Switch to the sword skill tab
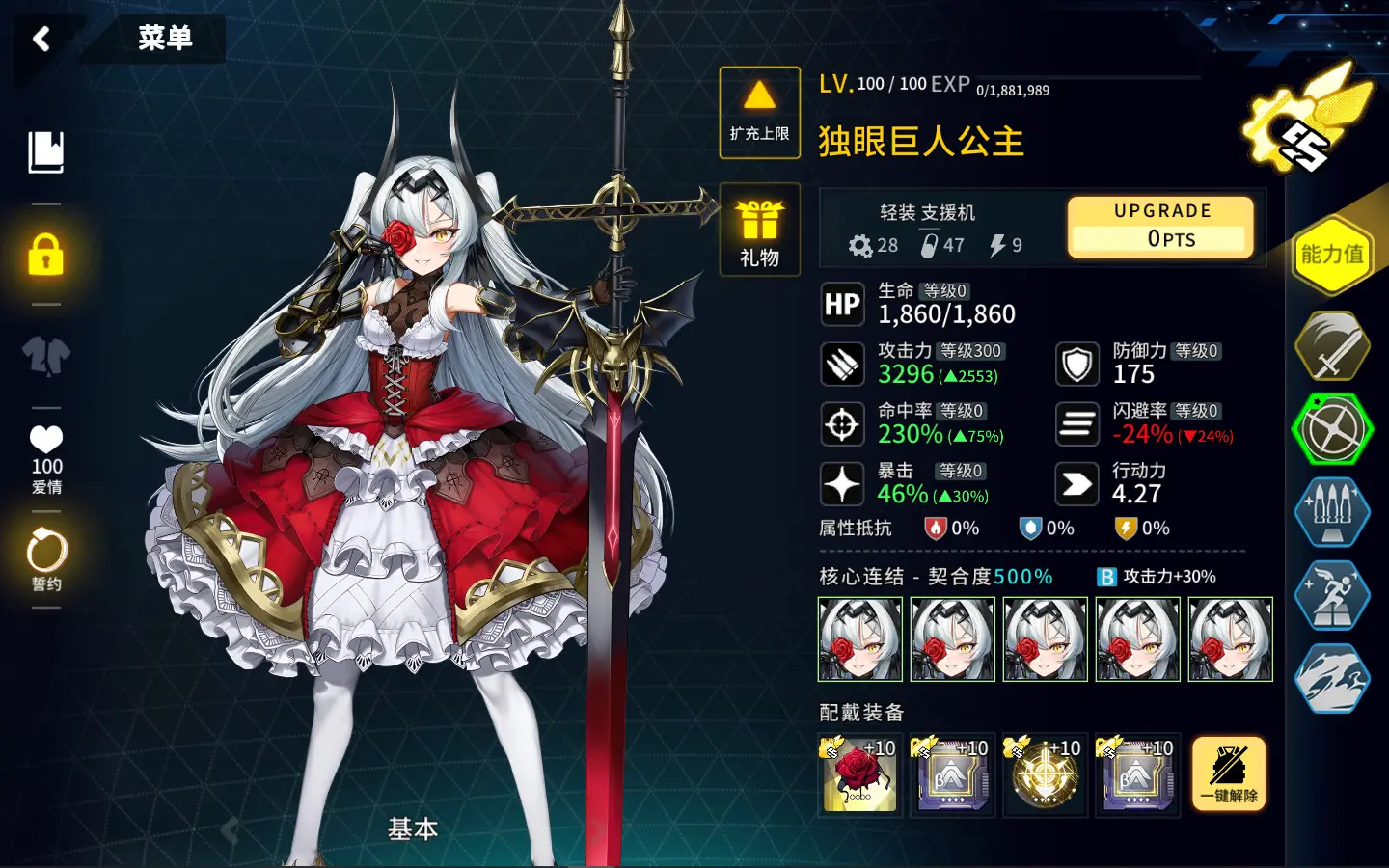Viewport: 1389px width, 868px height. [x=1332, y=345]
